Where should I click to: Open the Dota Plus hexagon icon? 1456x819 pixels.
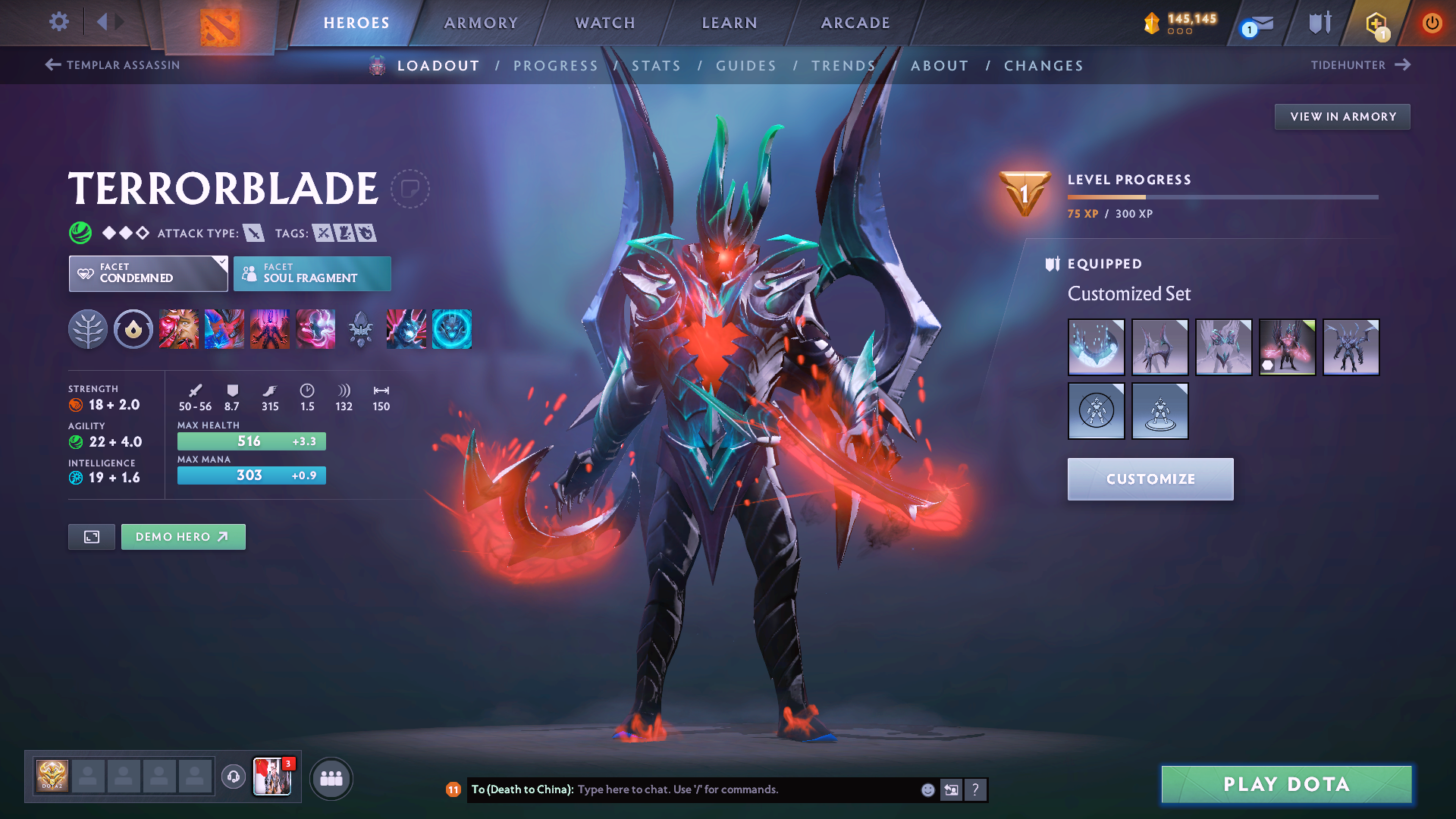pos(1376,23)
